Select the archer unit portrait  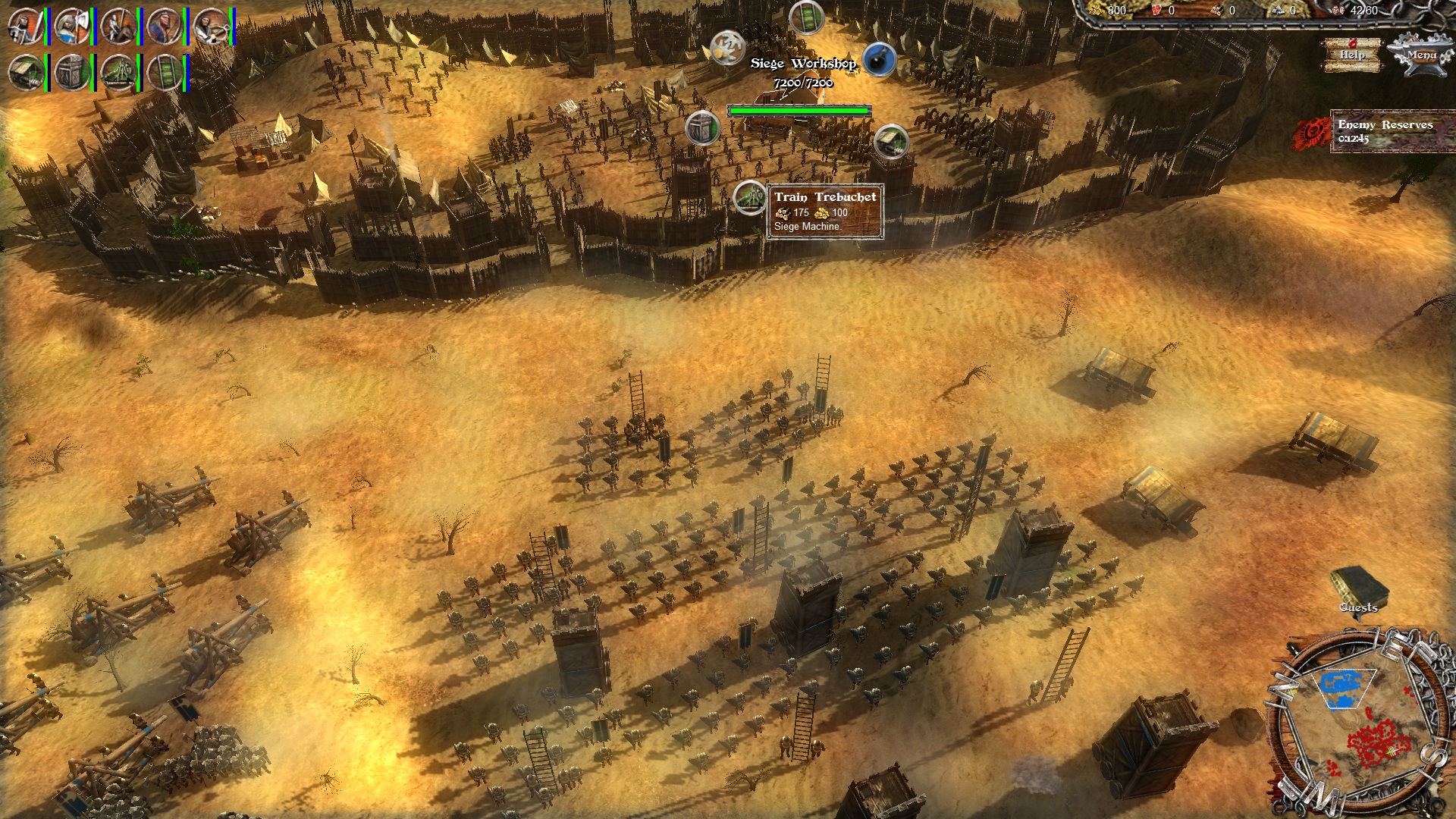click(x=164, y=27)
